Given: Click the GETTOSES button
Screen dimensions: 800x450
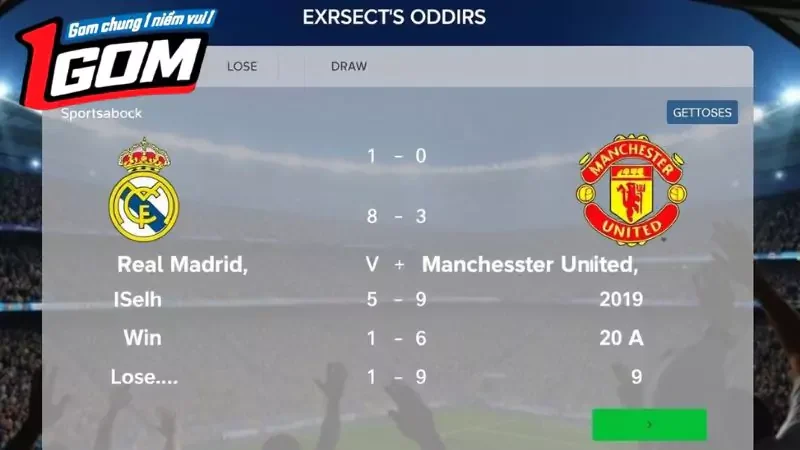Looking at the screenshot, I should point(702,112).
